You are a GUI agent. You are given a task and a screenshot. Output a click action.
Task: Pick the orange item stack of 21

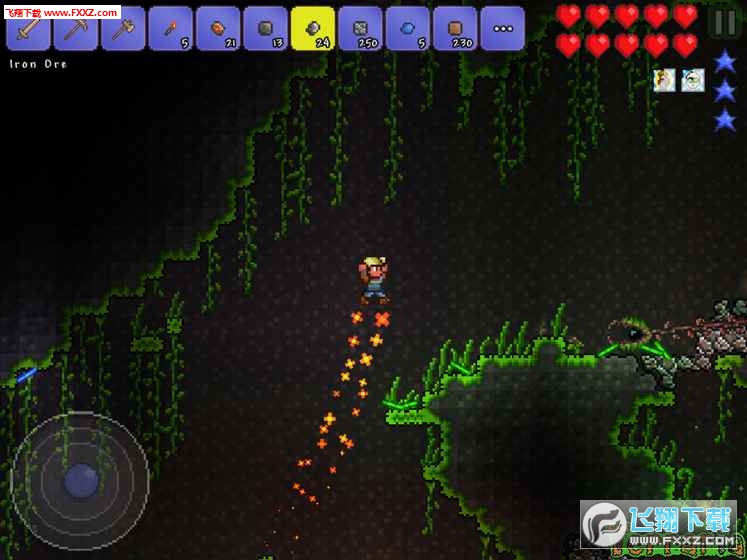[218, 28]
